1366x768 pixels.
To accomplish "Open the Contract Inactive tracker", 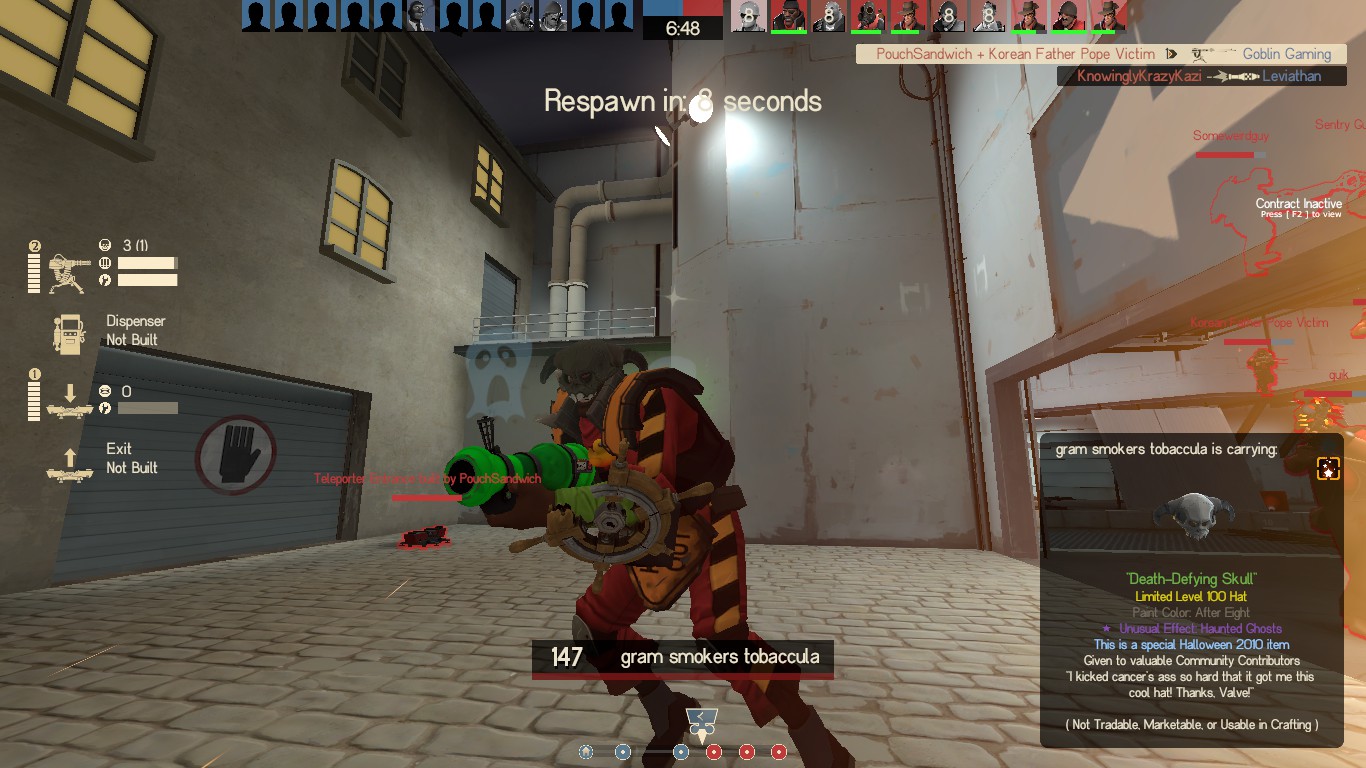I will [1298, 207].
